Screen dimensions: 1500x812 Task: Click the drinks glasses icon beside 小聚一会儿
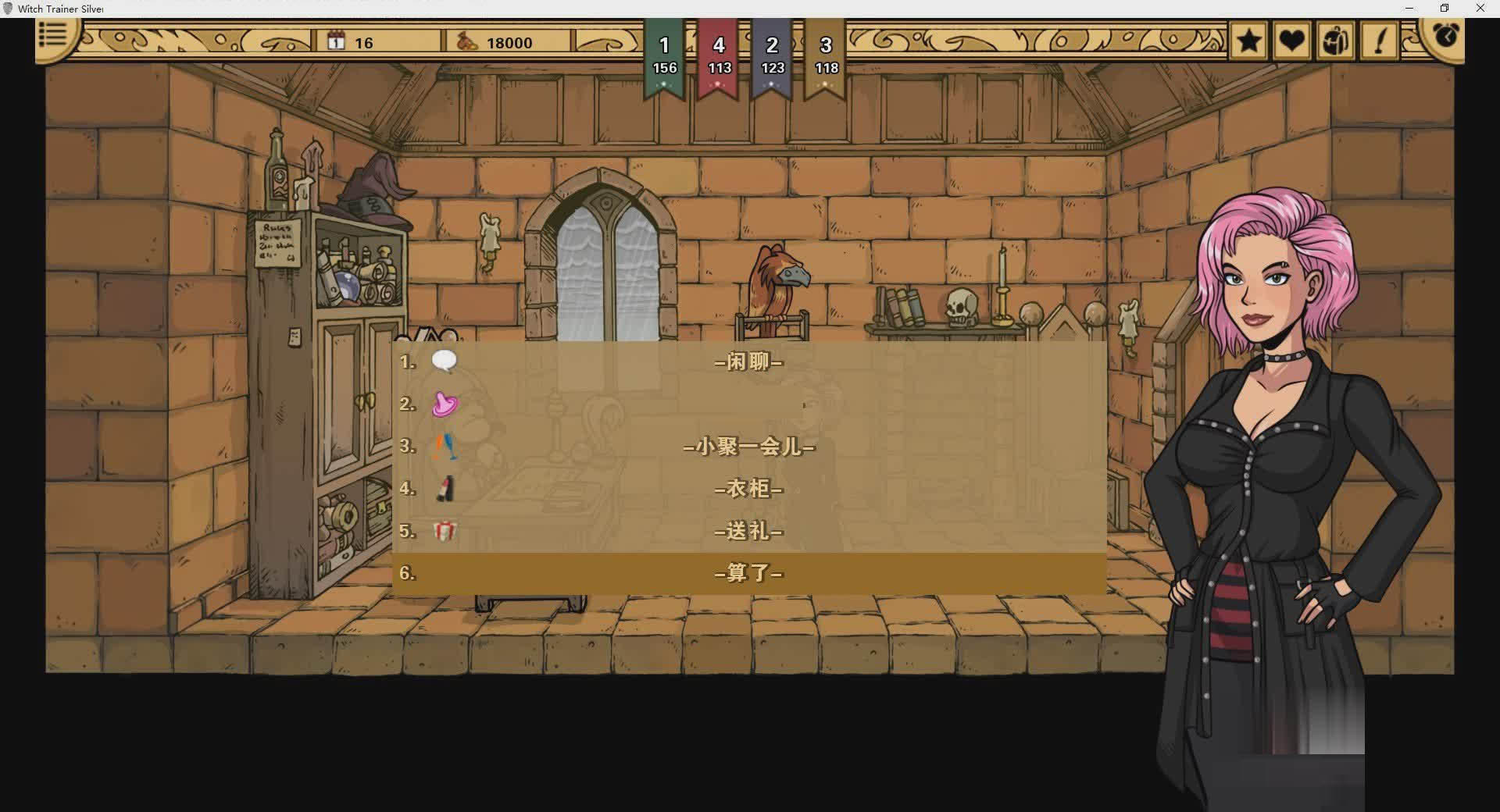[444, 447]
